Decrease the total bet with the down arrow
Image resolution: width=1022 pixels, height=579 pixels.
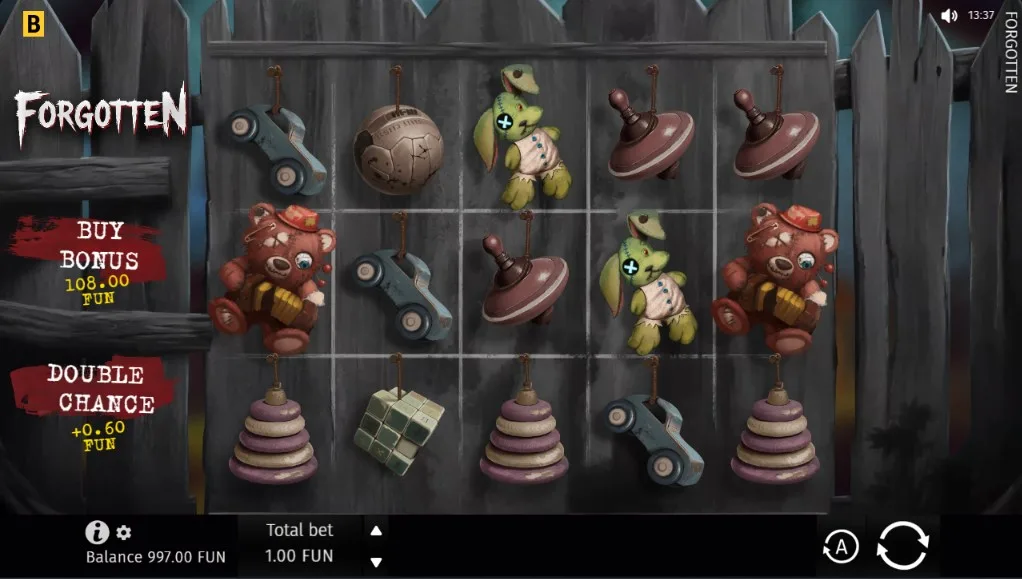376,561
